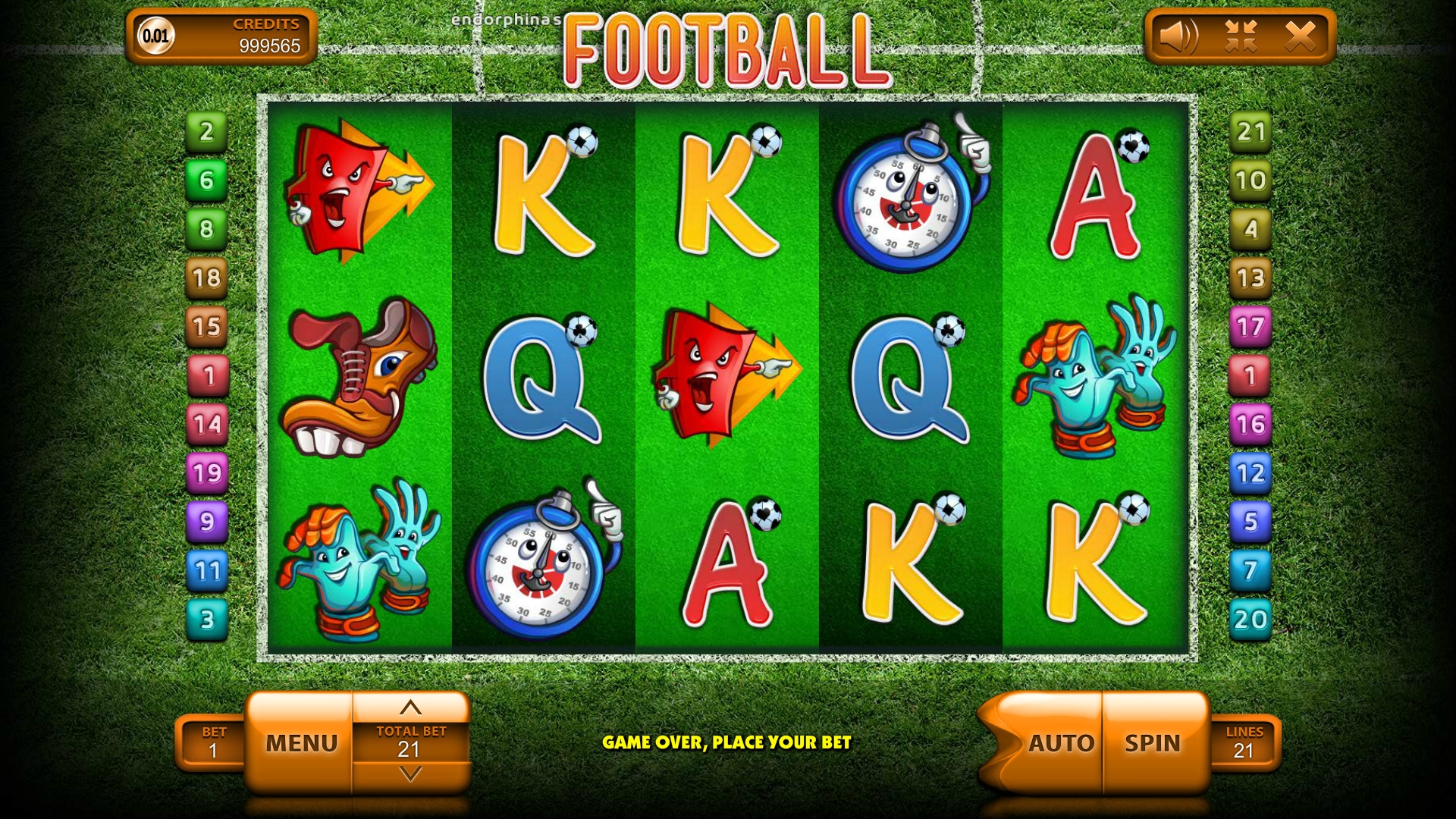Select payline 13 marker
Viewport: 1456px width, 819px height.
pyautogui.click(x=1250, y=278)
